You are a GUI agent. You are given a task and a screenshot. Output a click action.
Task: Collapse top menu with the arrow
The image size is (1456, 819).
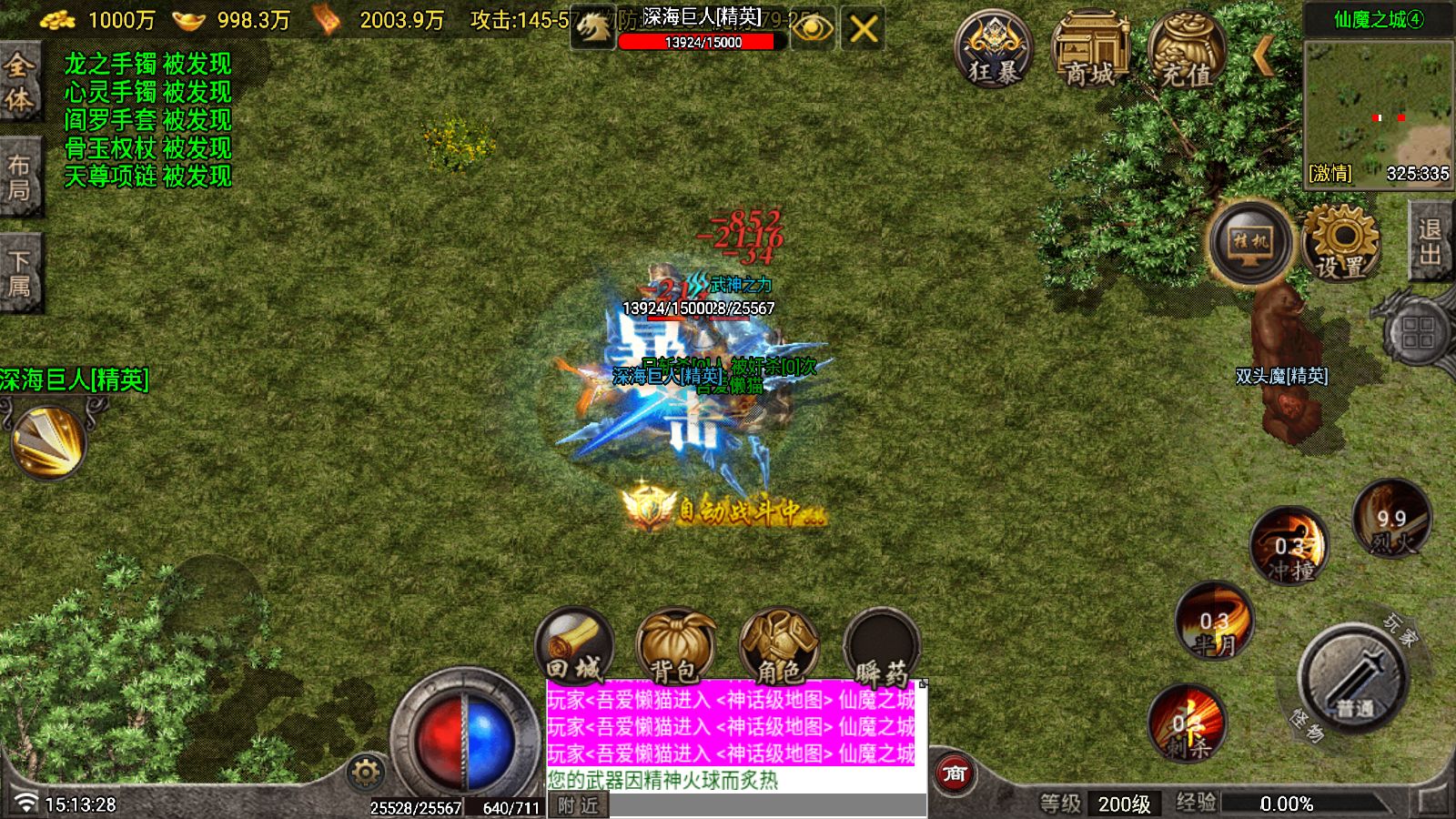[x=1263, y=56]
